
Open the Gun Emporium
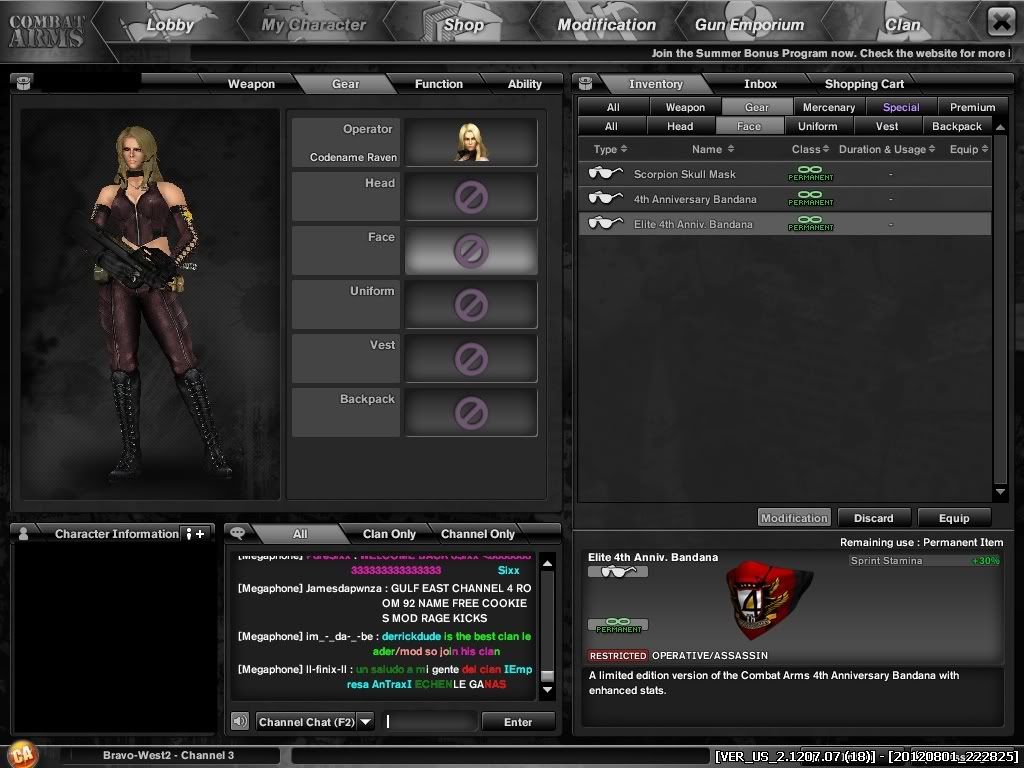(750, 25)
